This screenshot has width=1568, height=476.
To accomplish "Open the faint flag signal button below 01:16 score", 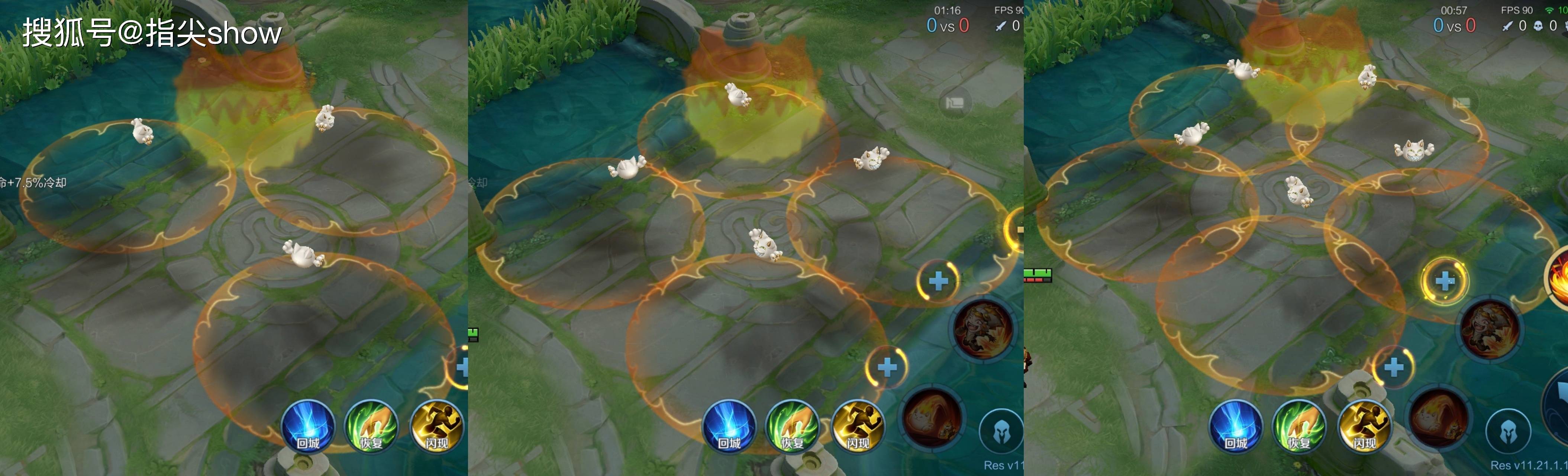I will pyautogui.click(x=954, y=103).
